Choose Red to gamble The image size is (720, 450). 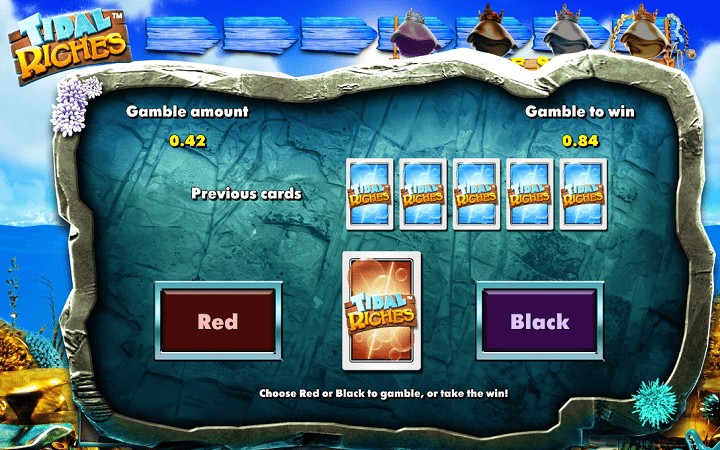pyautogui.click(x=217, y=321)
